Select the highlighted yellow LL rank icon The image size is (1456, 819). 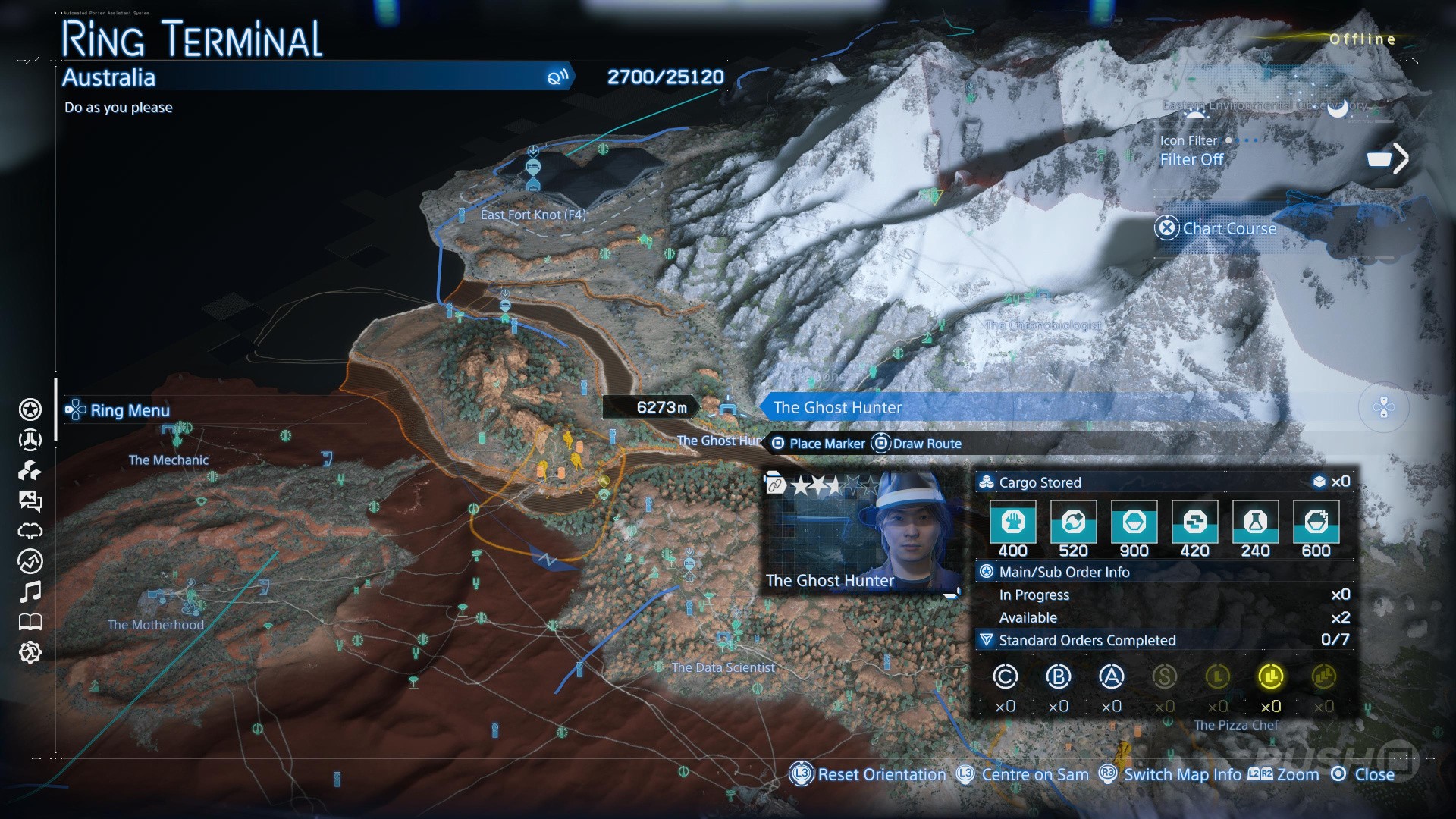pos(1270,676)
